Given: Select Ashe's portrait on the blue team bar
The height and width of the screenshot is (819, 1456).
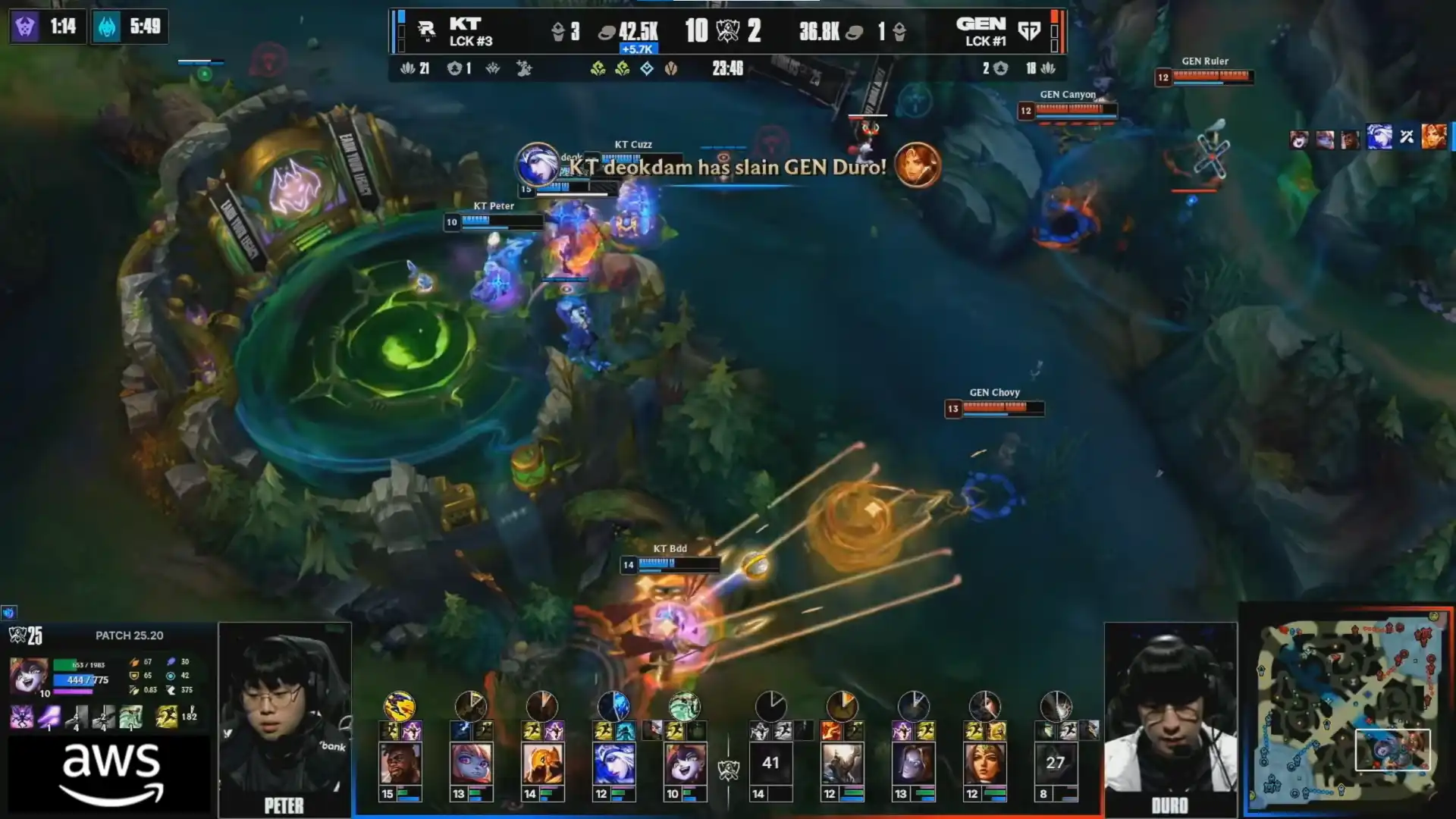Looking at the screenshot, I should click(x=613, y=763).
